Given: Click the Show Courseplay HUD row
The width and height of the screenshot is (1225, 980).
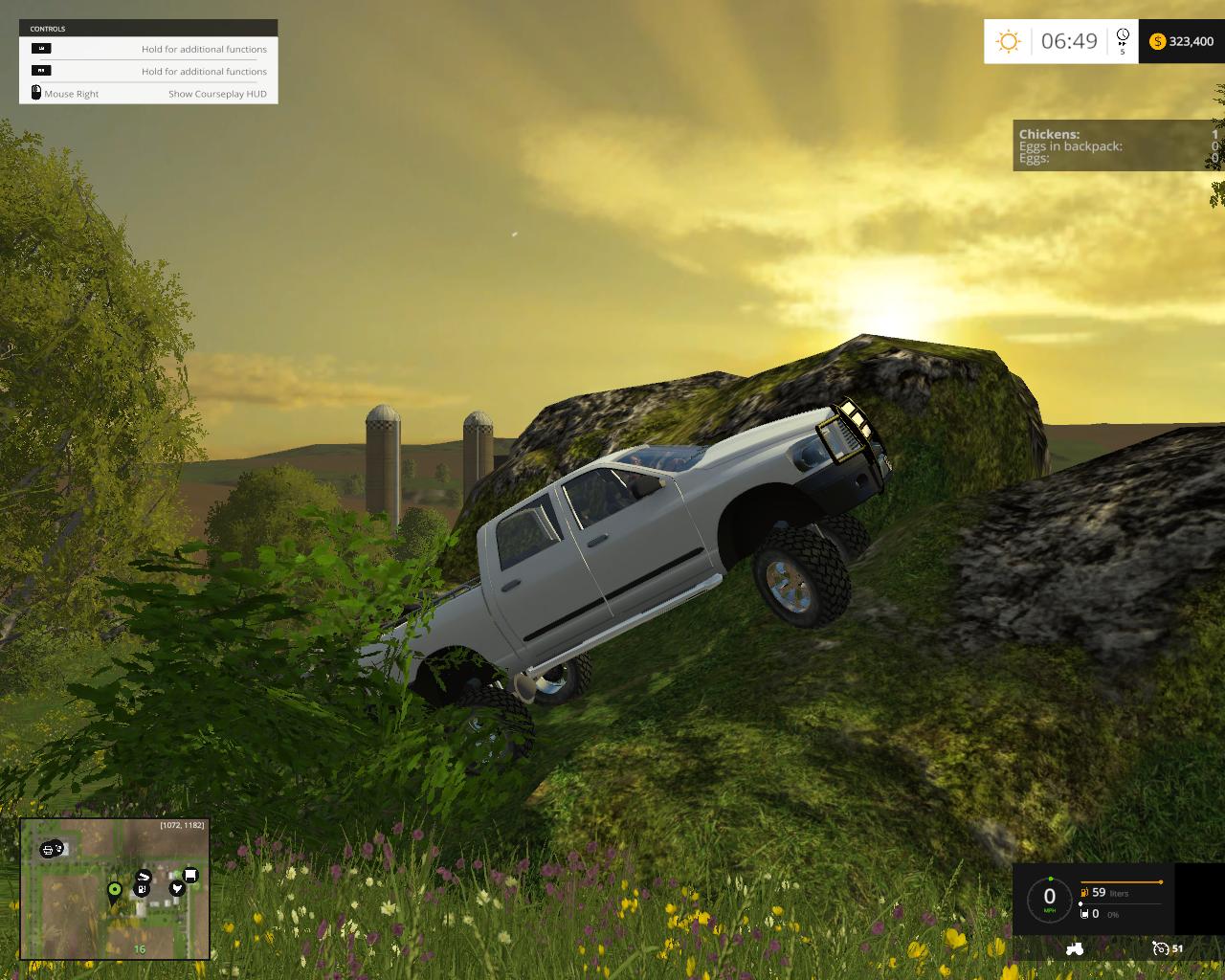Looking at the screenshot, I should coord(148,94).
